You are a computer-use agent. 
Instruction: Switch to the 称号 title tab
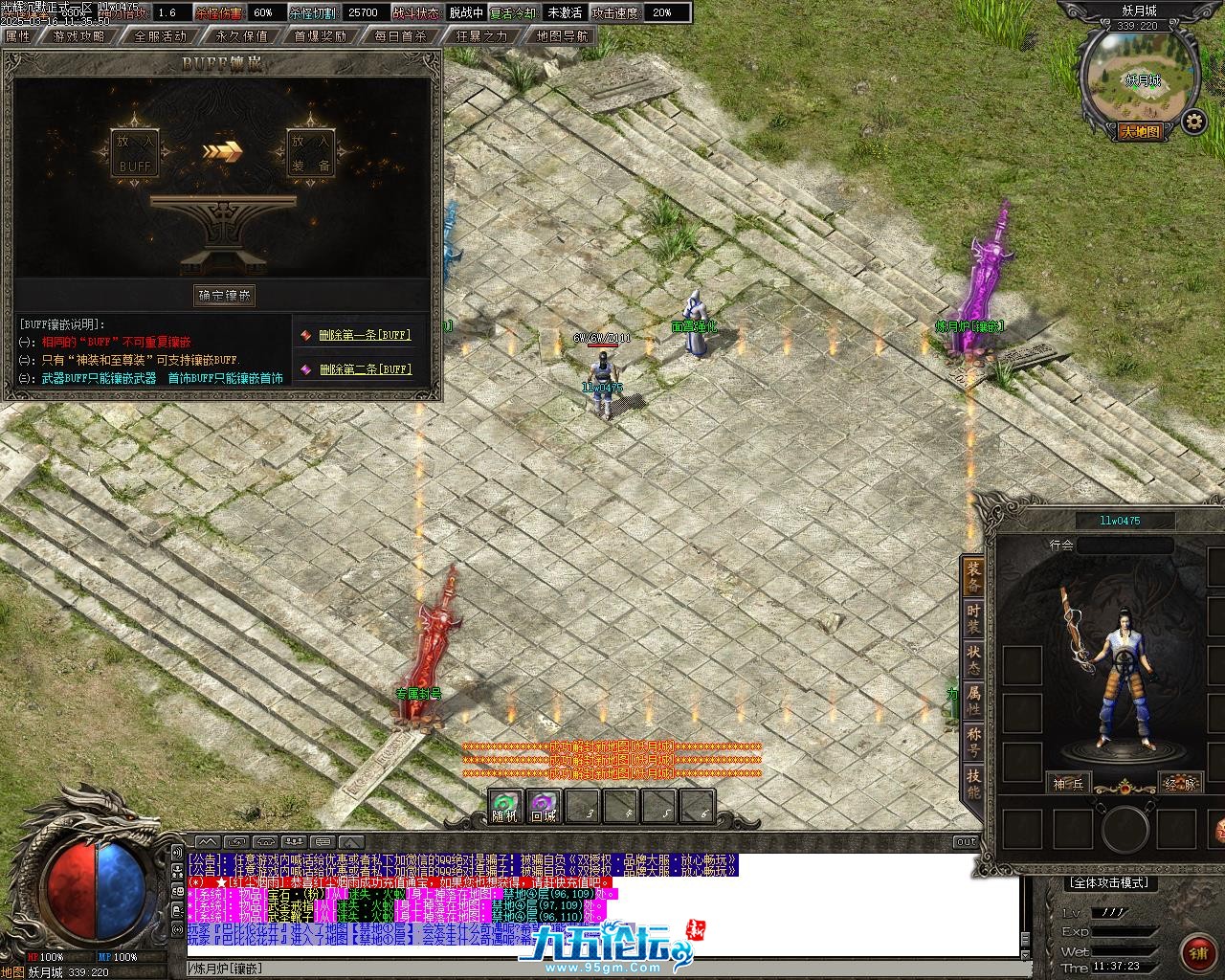pyautogui.click(x=973, y=742)
